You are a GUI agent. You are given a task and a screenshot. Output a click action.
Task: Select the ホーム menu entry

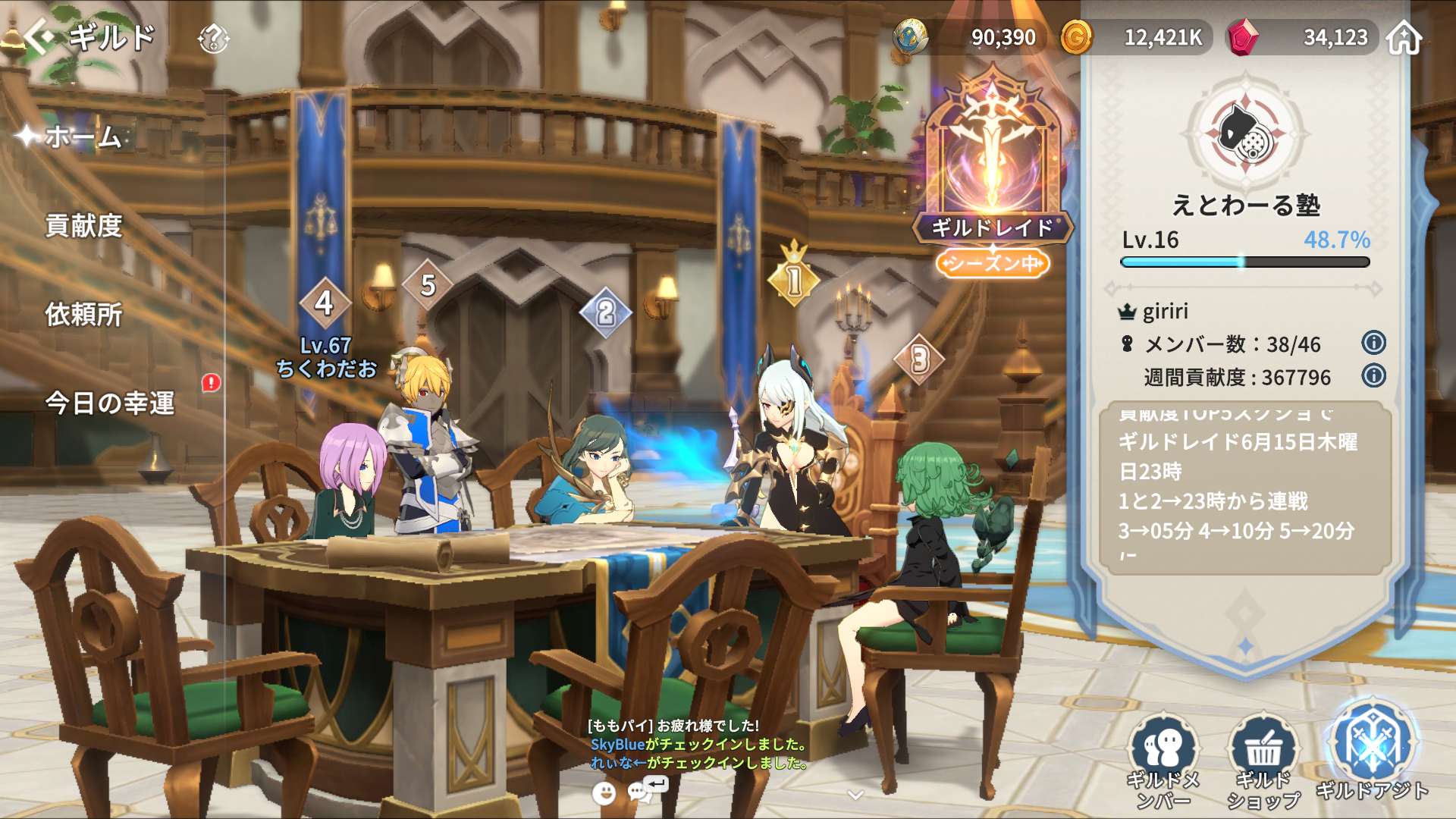tap(83, 137)
